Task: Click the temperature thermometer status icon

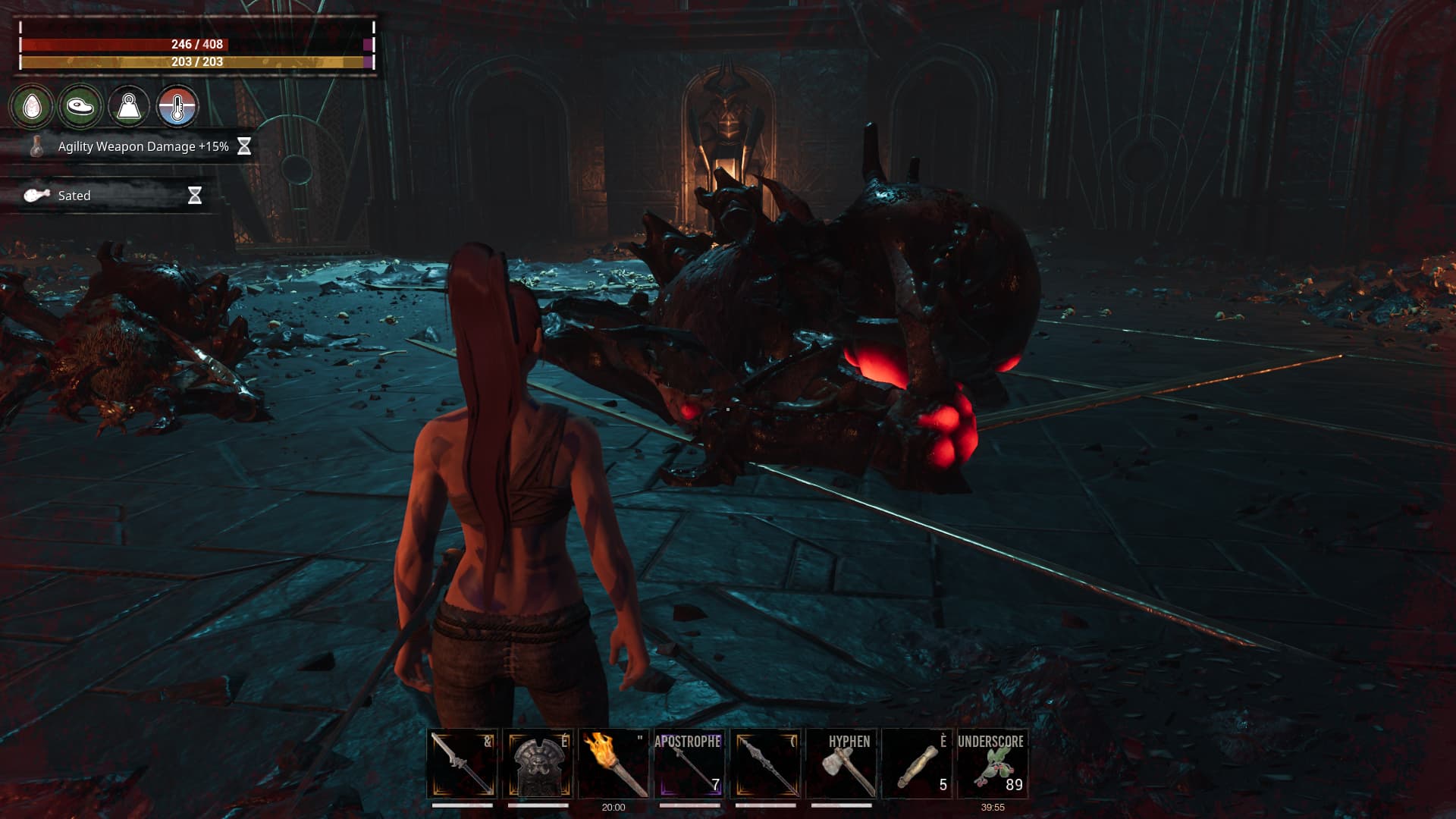Action: (177, 106)
